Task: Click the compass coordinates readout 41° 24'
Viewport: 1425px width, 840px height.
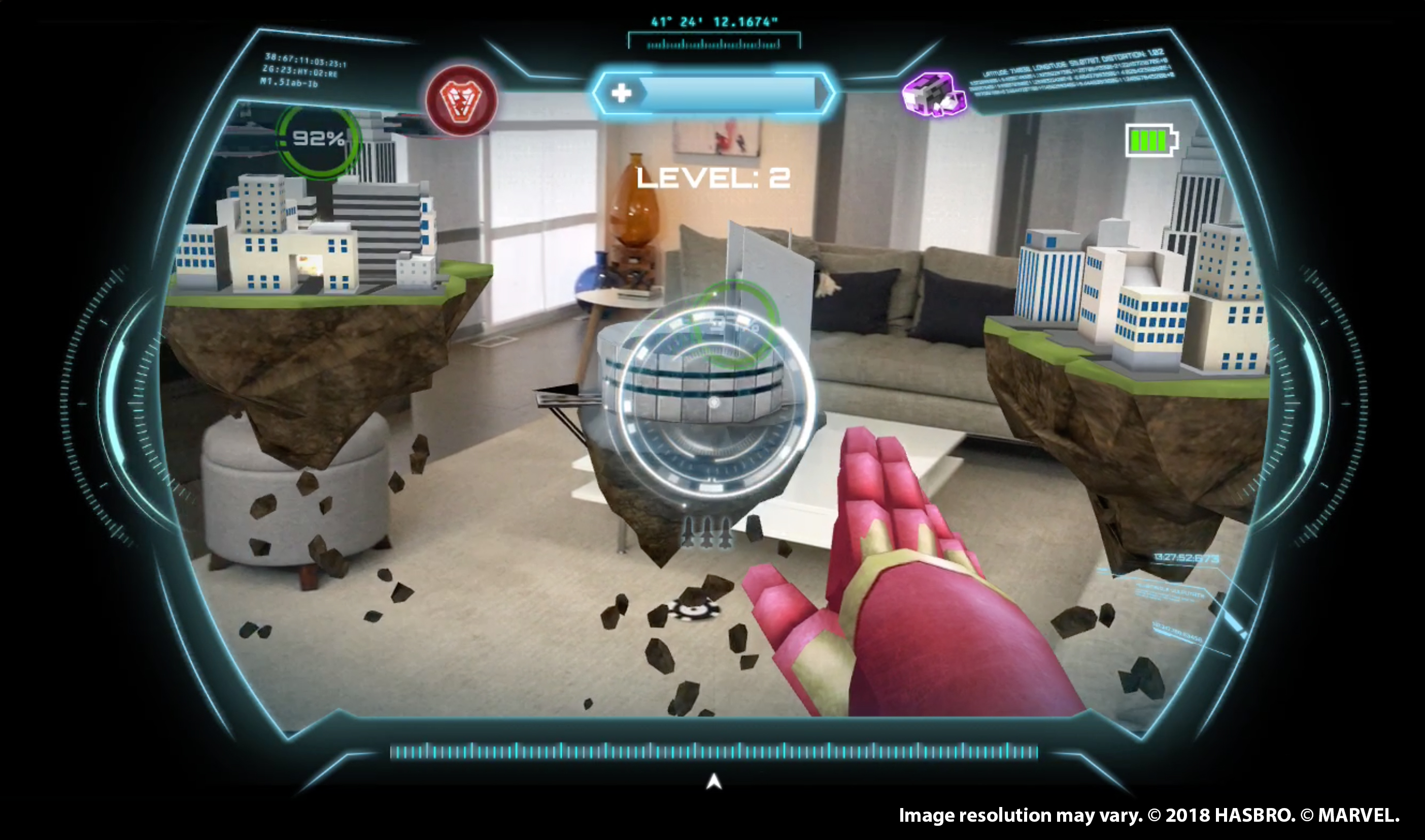Action: [715, 21]
